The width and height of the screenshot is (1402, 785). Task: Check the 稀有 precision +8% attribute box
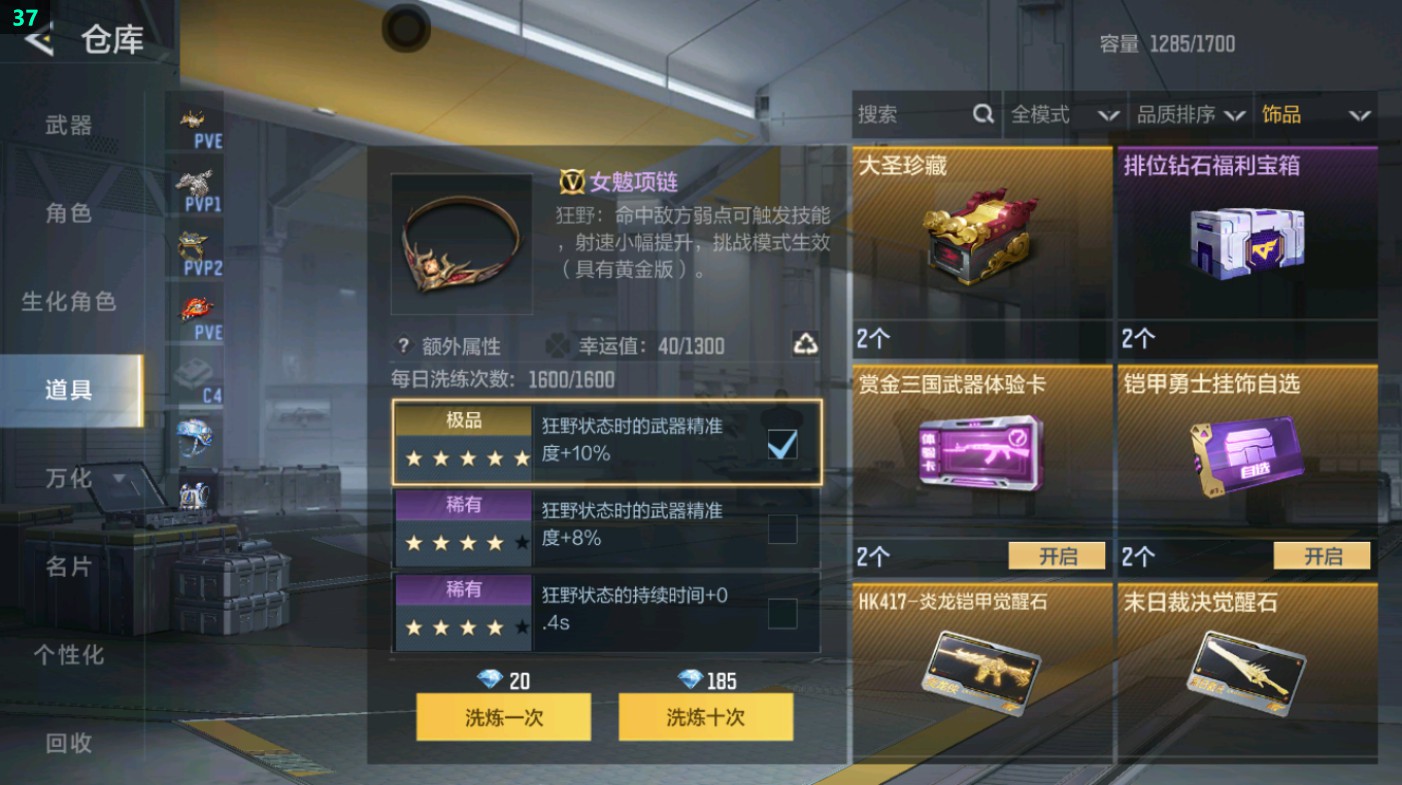[x=783, y=527]
